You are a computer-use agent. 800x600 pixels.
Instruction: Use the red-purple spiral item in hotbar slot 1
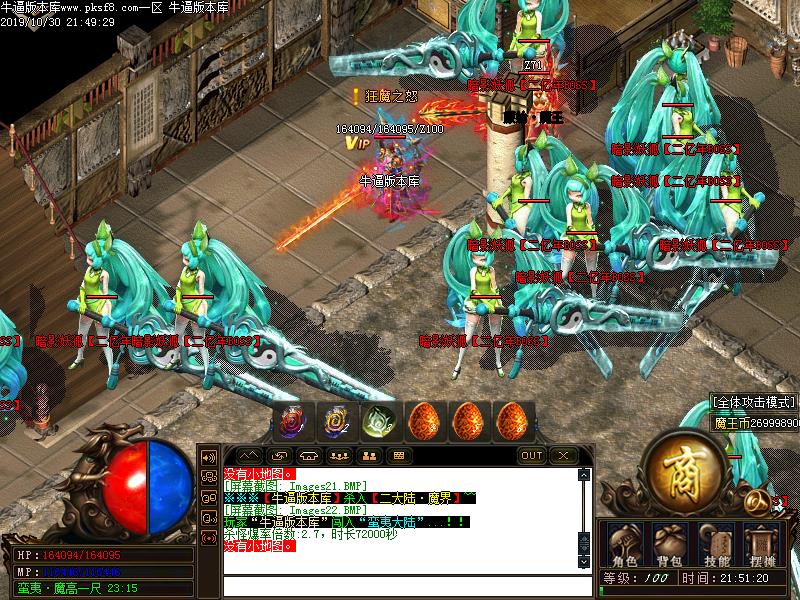point(292,422)
